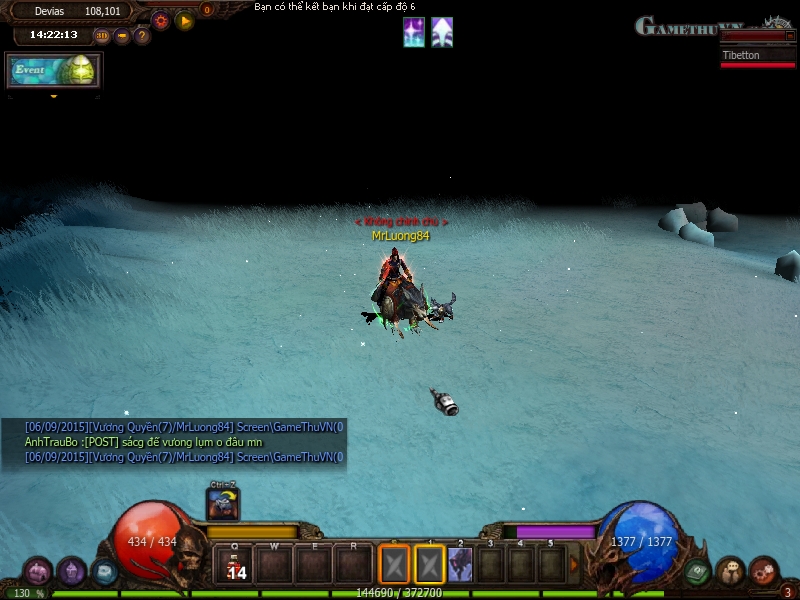The image size is (800, 600).
Task: Select the skill in hotbar slot 2
Action: pyautogui.click(x=460, y=565)
